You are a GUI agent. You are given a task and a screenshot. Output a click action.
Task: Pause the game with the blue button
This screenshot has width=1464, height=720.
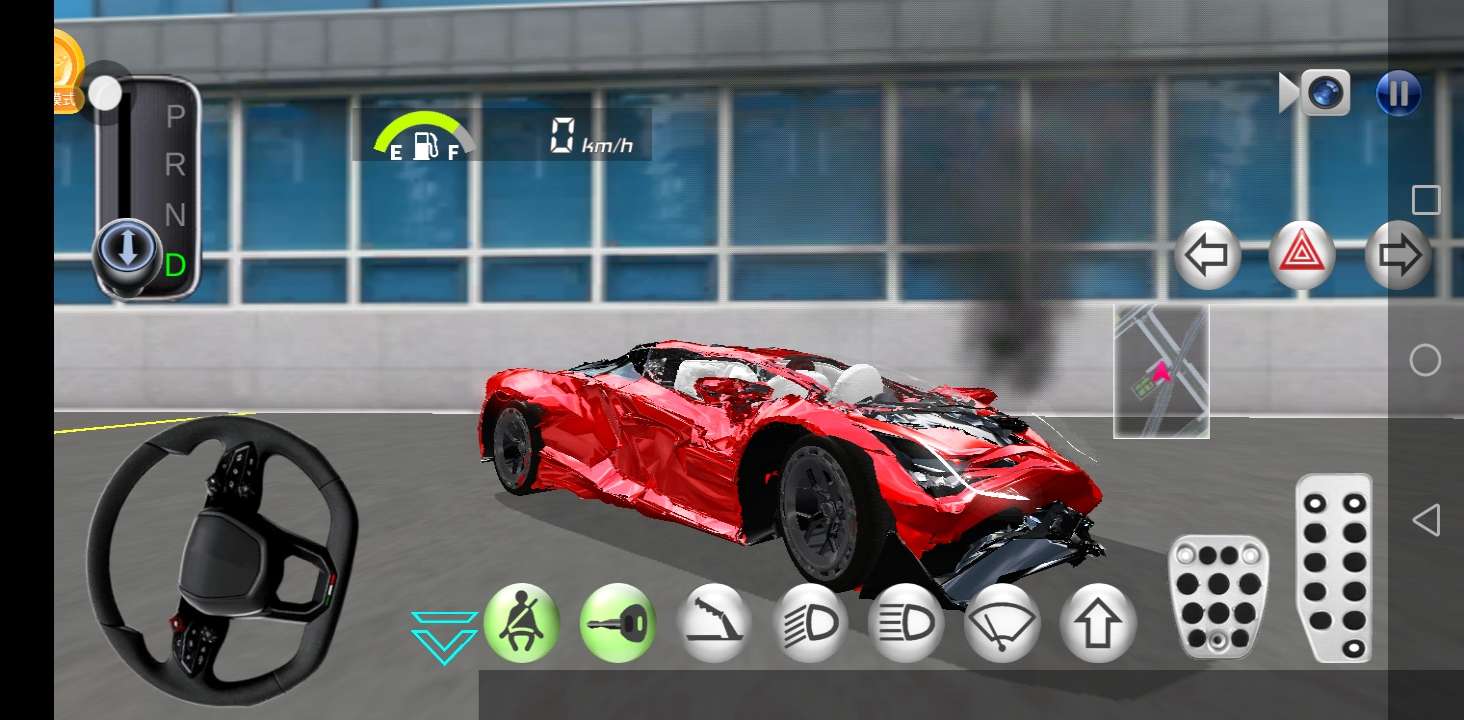pos(1398,94)
